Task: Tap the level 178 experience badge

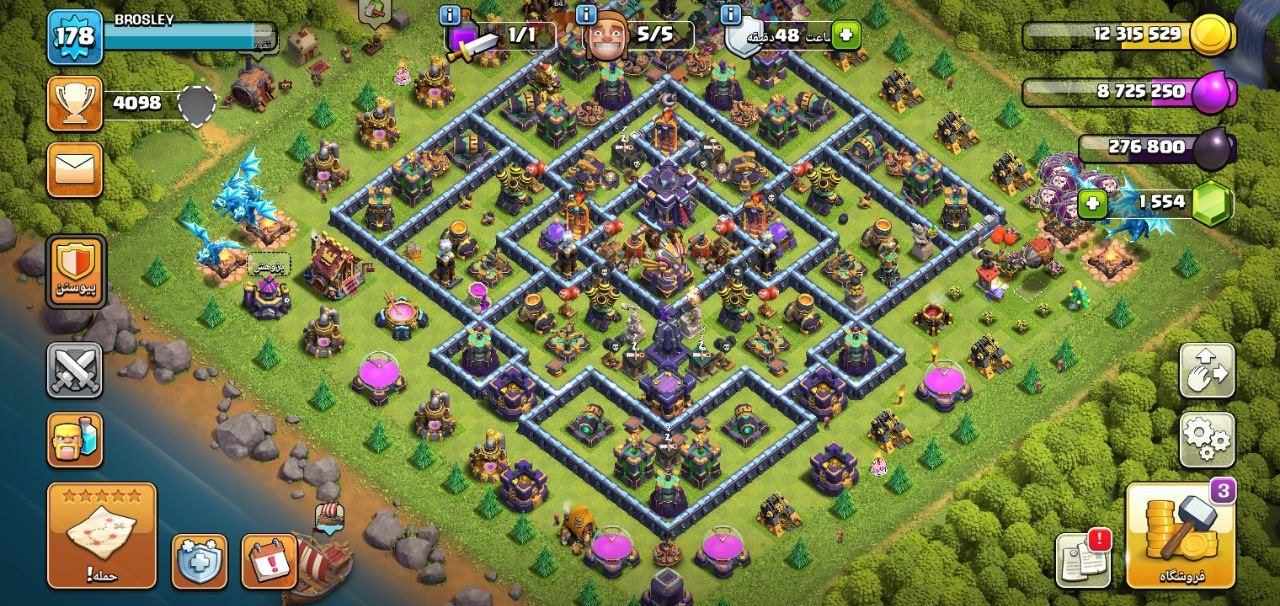Action: click(74, 38)
